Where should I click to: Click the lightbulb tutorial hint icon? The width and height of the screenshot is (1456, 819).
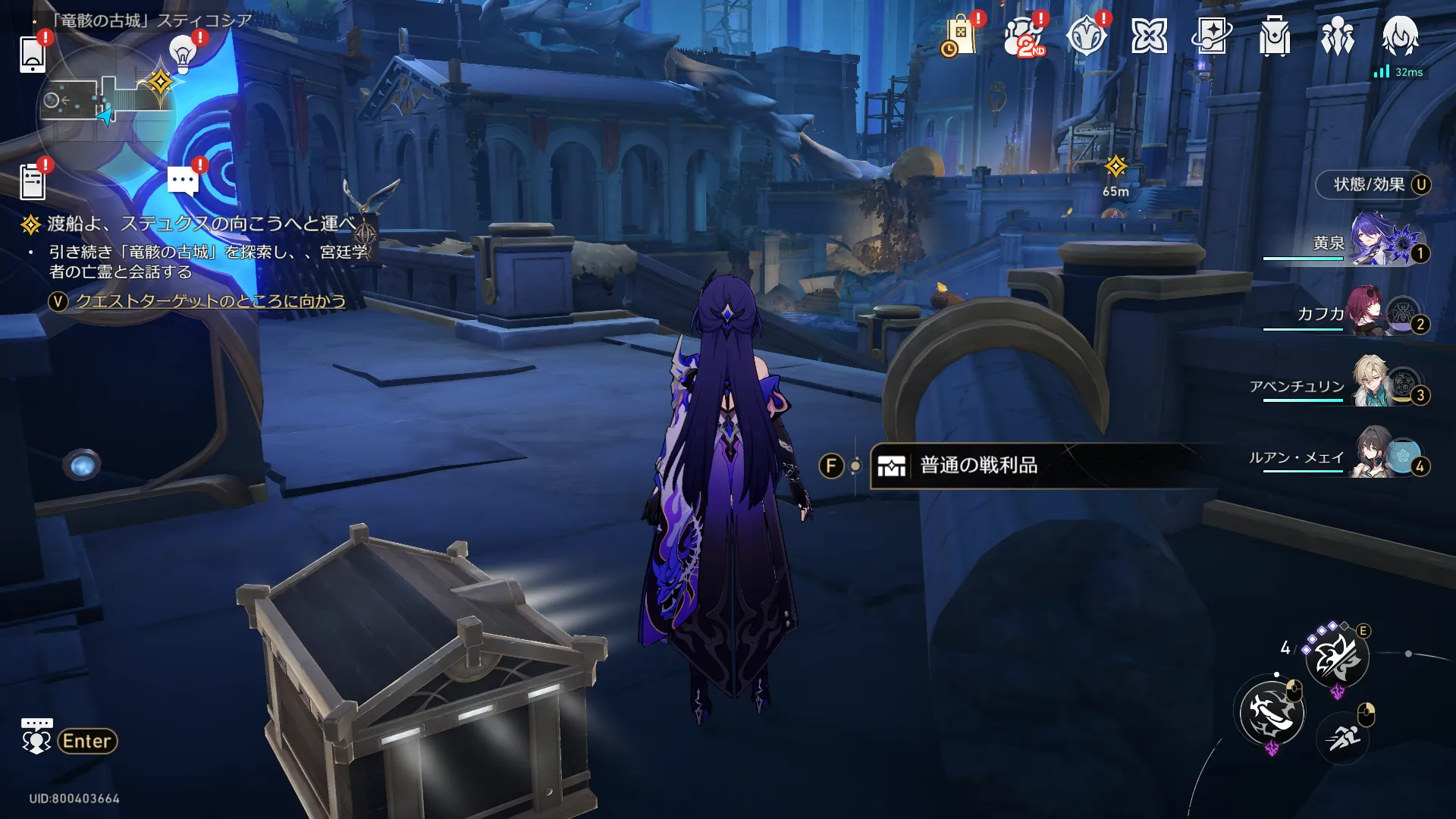pos(182,53)
